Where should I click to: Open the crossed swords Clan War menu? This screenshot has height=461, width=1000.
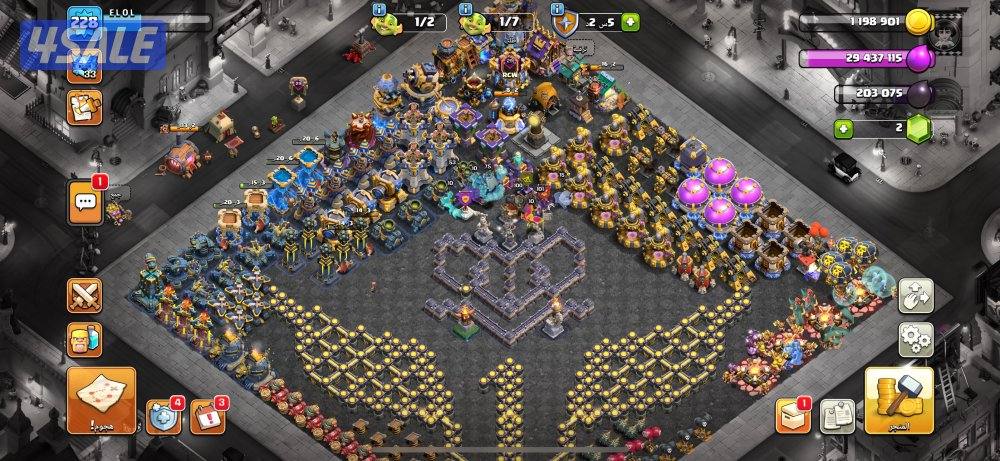pos(84,296)
